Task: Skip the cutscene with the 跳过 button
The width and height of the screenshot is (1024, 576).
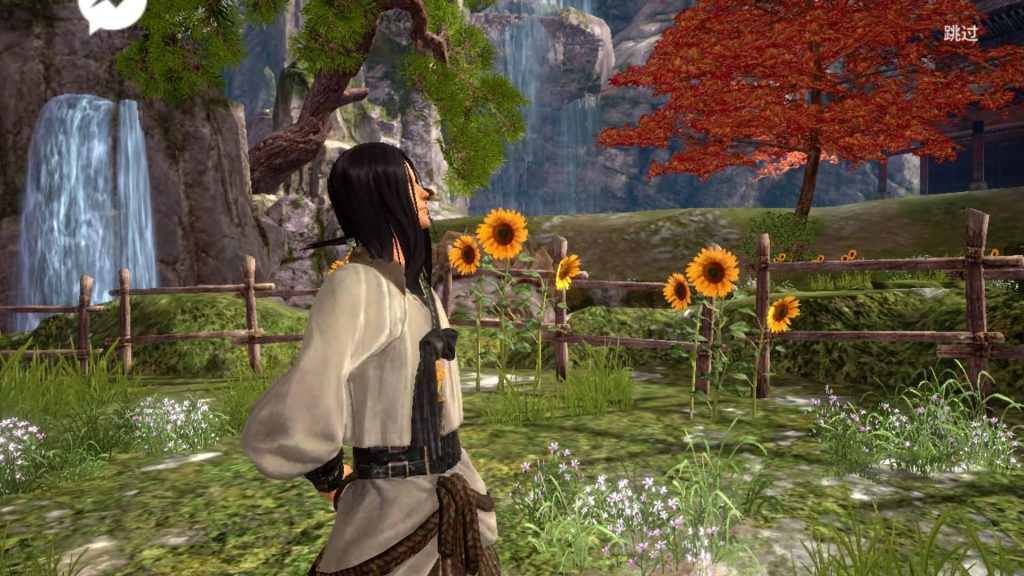Action: [x=961, y=33]
